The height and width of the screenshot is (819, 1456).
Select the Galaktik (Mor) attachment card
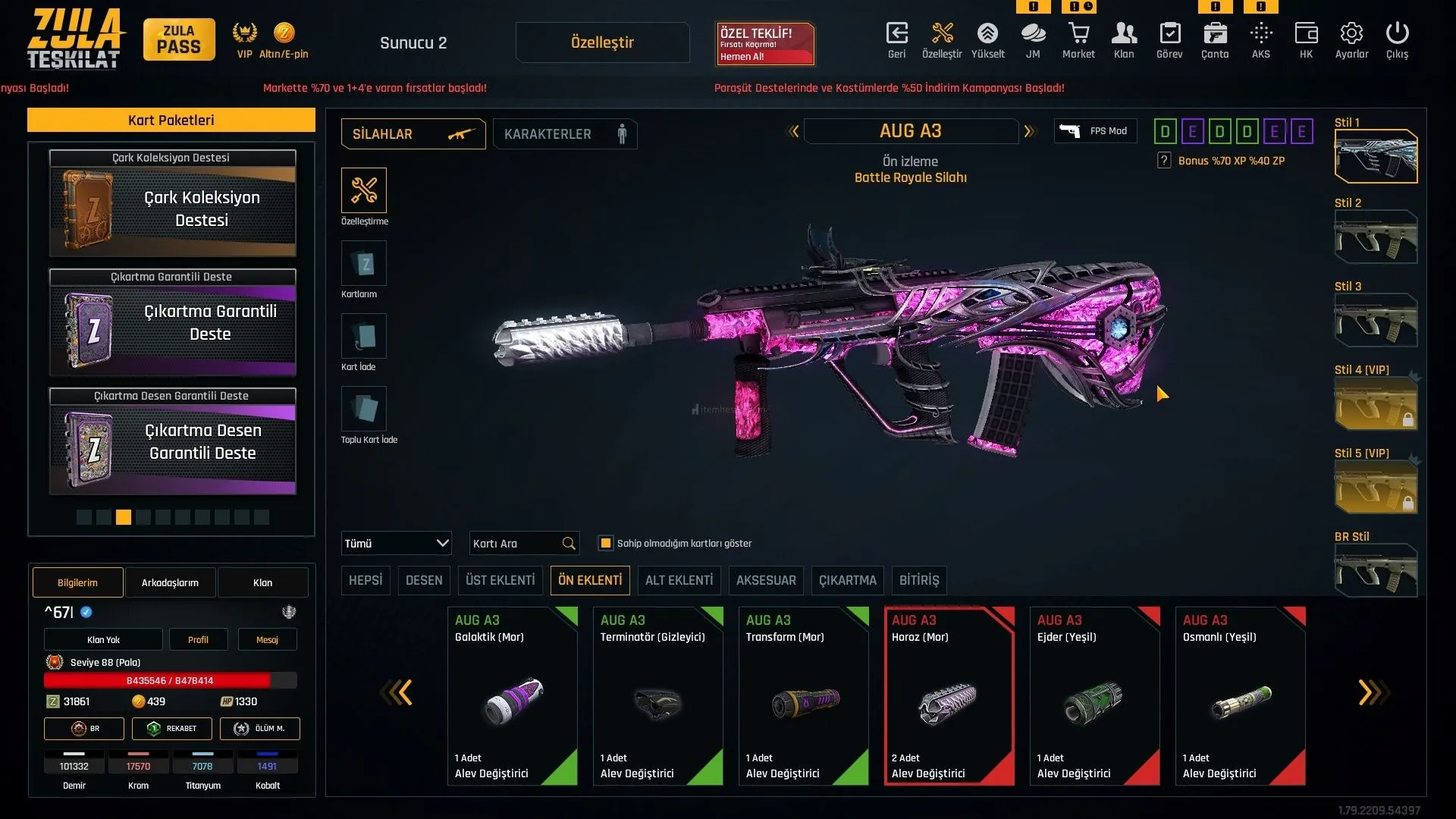513,695
